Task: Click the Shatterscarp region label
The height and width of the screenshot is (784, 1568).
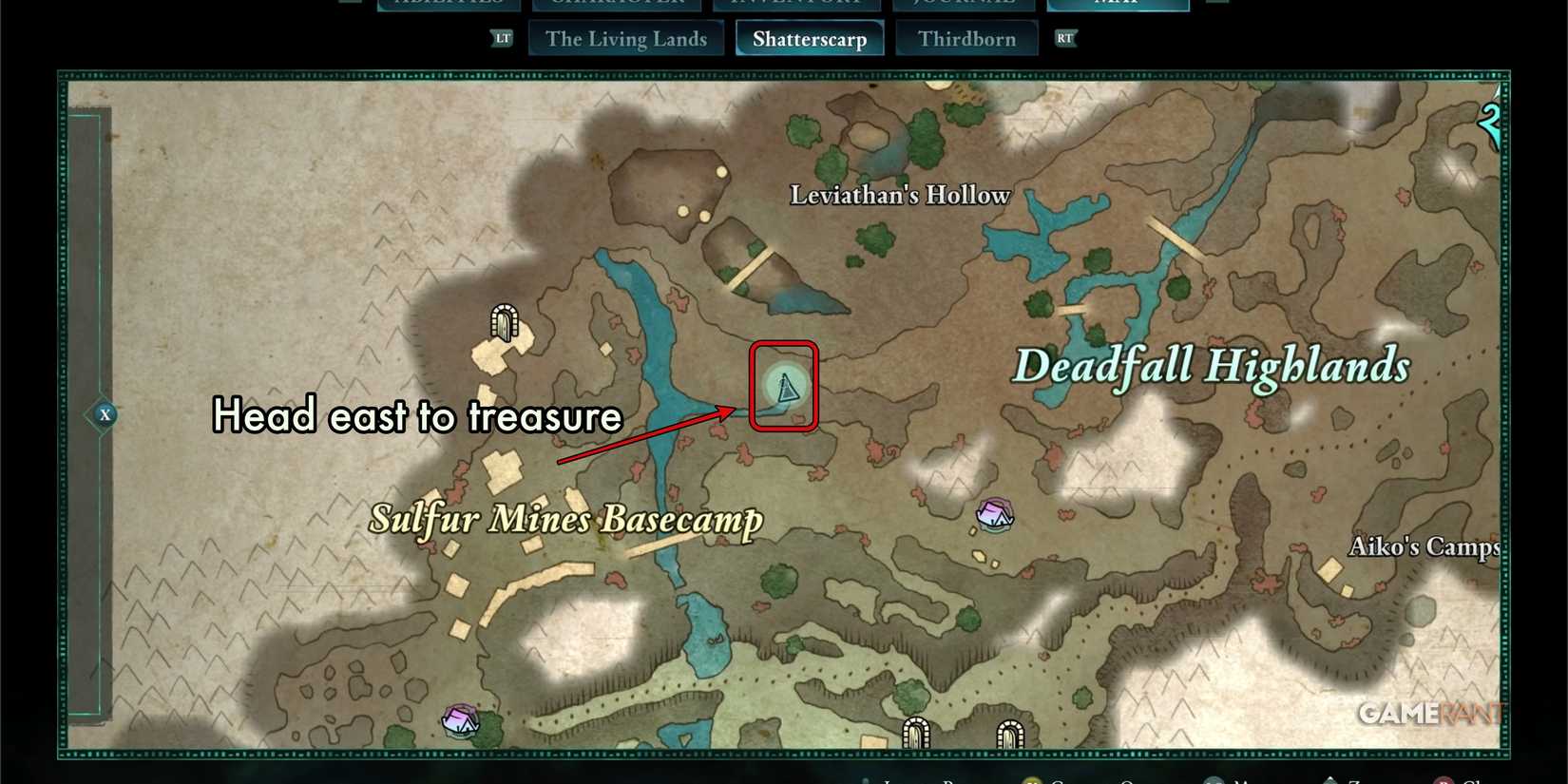Action: pos(808,38)
